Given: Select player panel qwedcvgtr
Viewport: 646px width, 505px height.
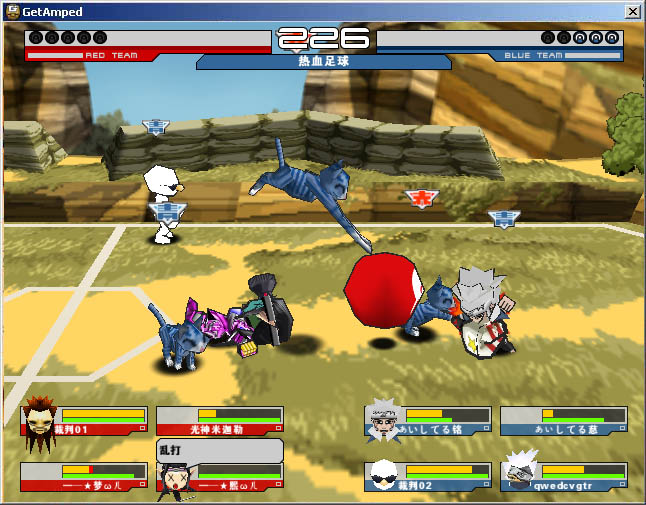Looking at the screenshot, I should click(564, 477).
